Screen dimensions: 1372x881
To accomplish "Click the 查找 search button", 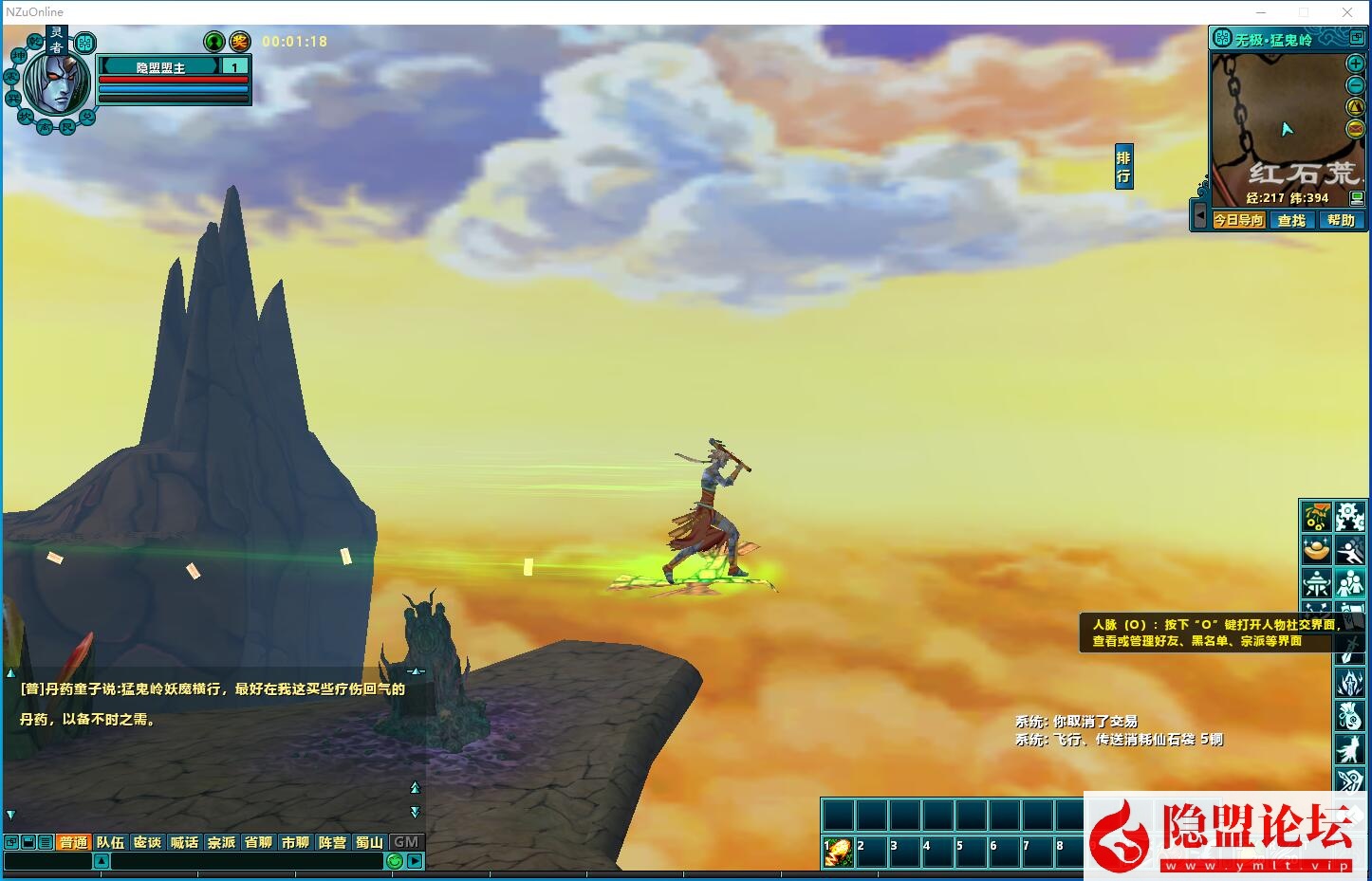I will coord(1291,220).
